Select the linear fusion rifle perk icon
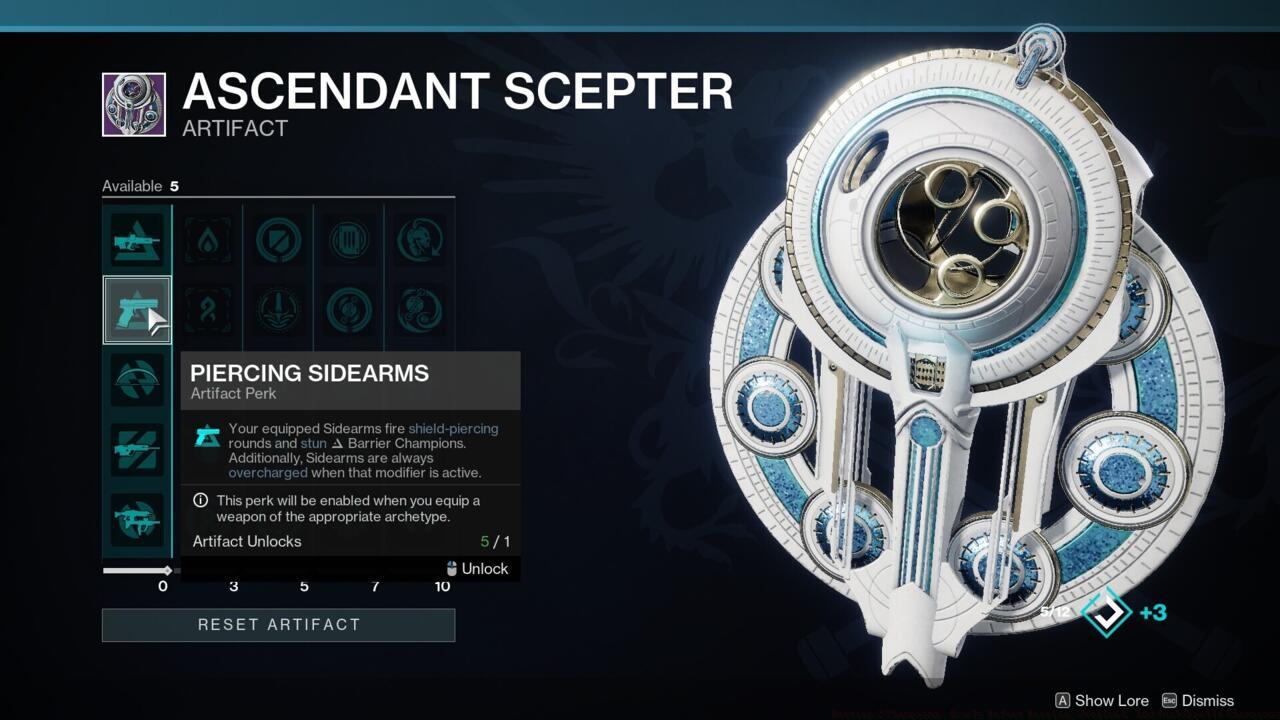 point(137,447)
